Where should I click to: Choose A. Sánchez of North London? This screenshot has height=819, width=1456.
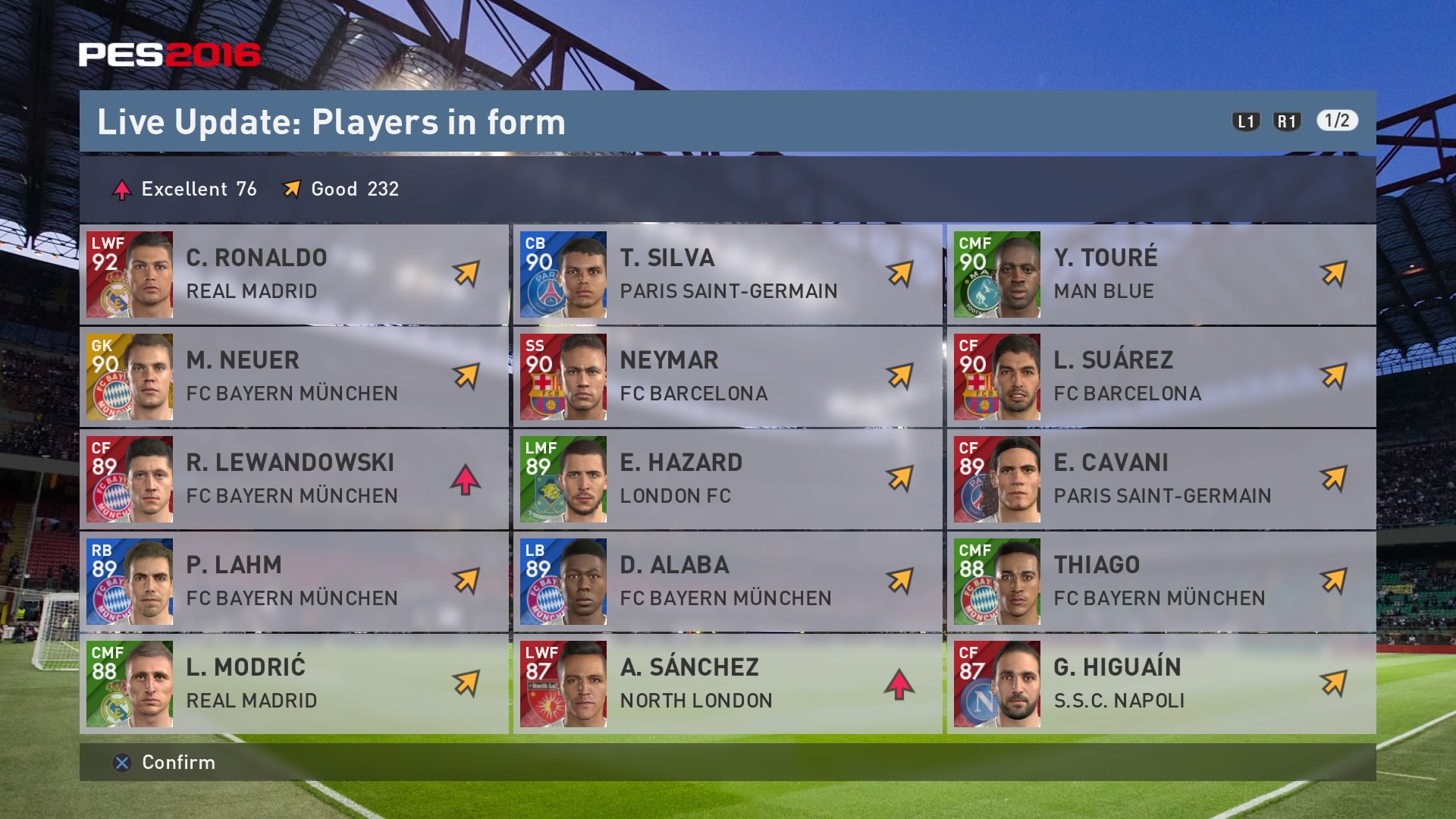(728, 684)
